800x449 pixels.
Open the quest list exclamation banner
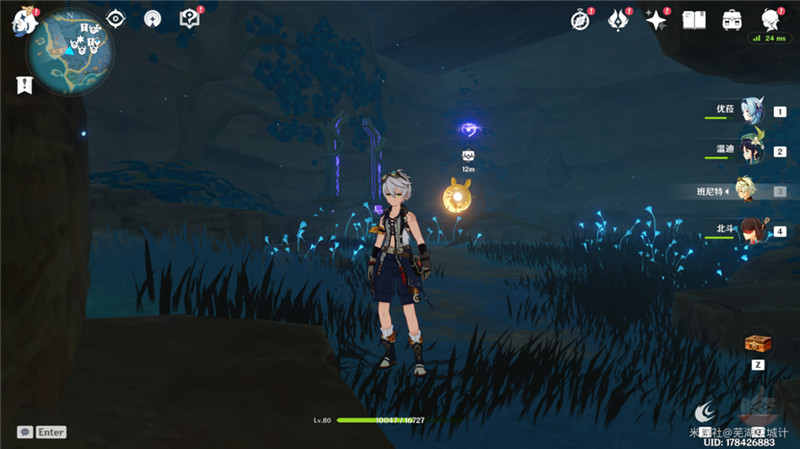point(23,86)
